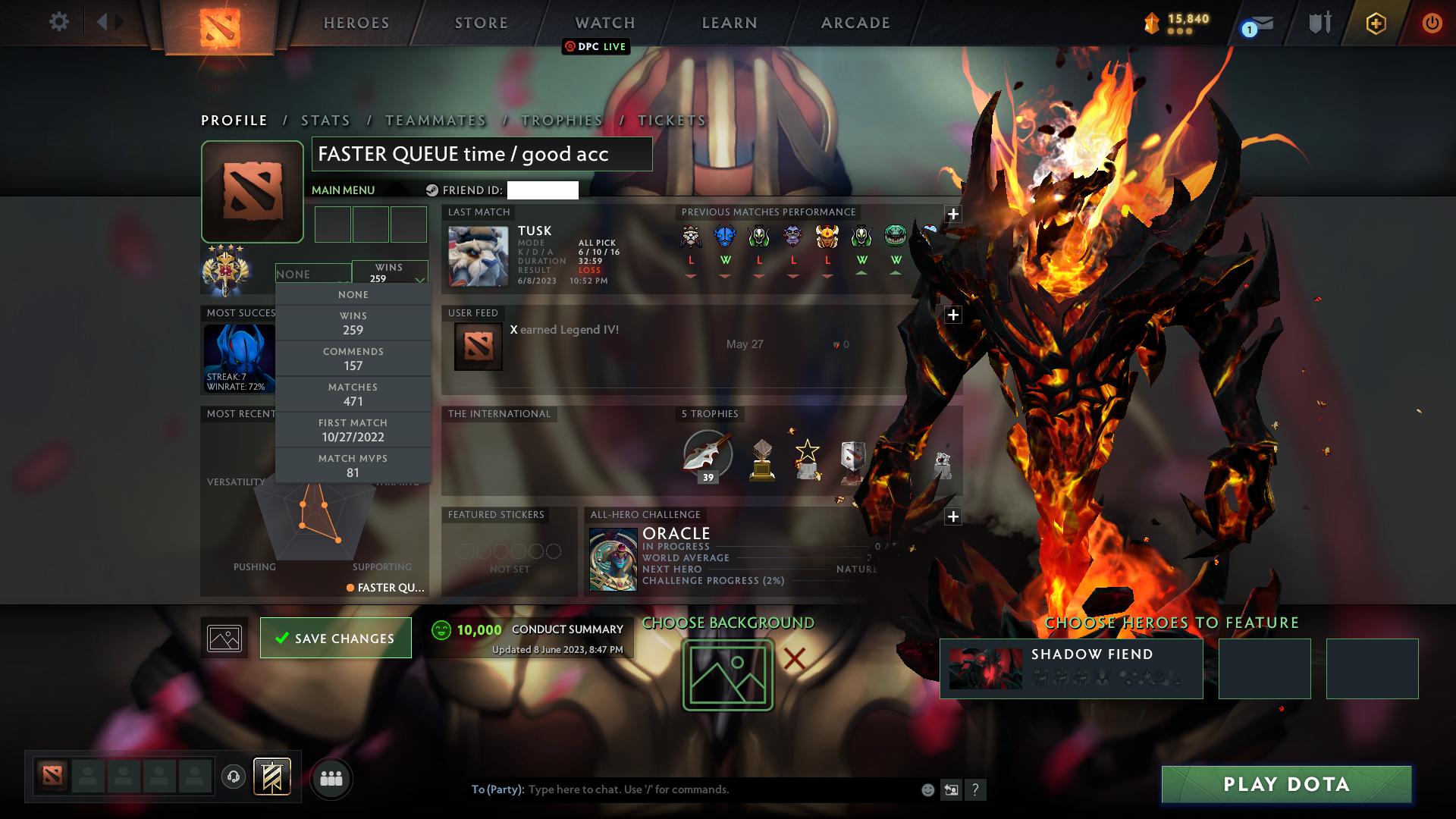
Task: Switch to the TROPHIES tab
Action: (561, 121)
